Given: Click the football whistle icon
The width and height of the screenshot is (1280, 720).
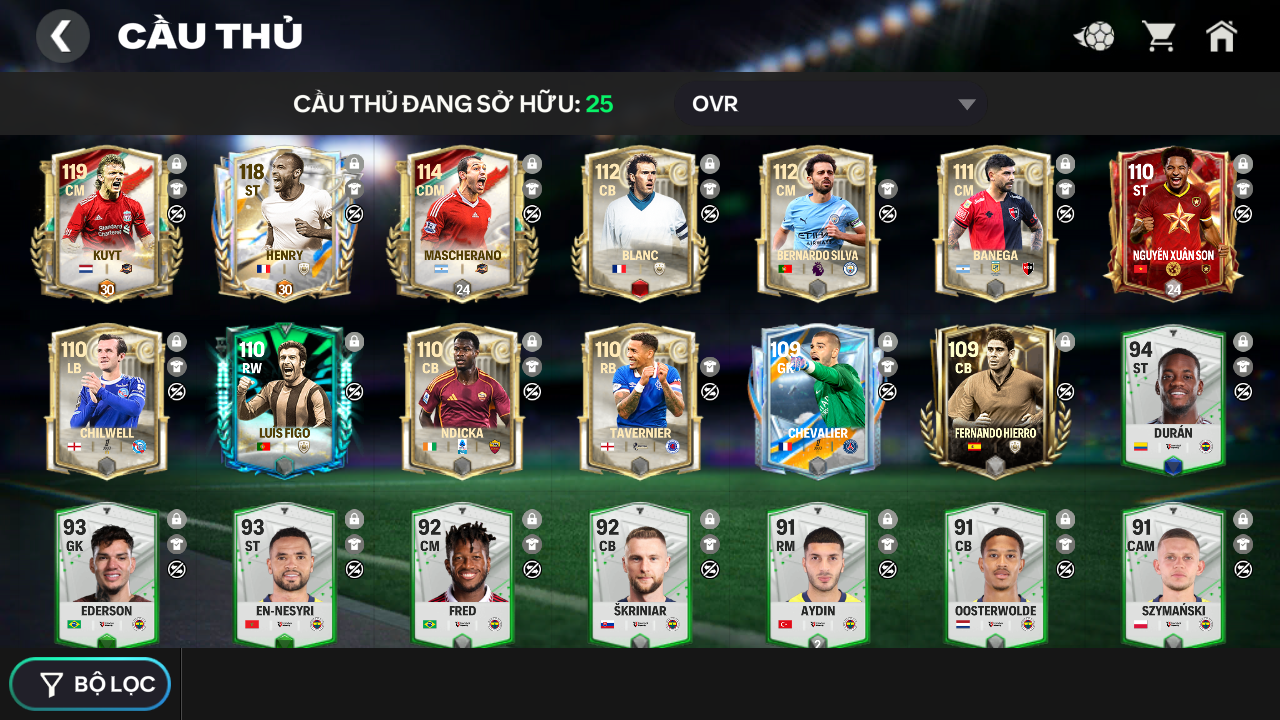Looking at the screenshot, I should click(x=1094, y=37).
